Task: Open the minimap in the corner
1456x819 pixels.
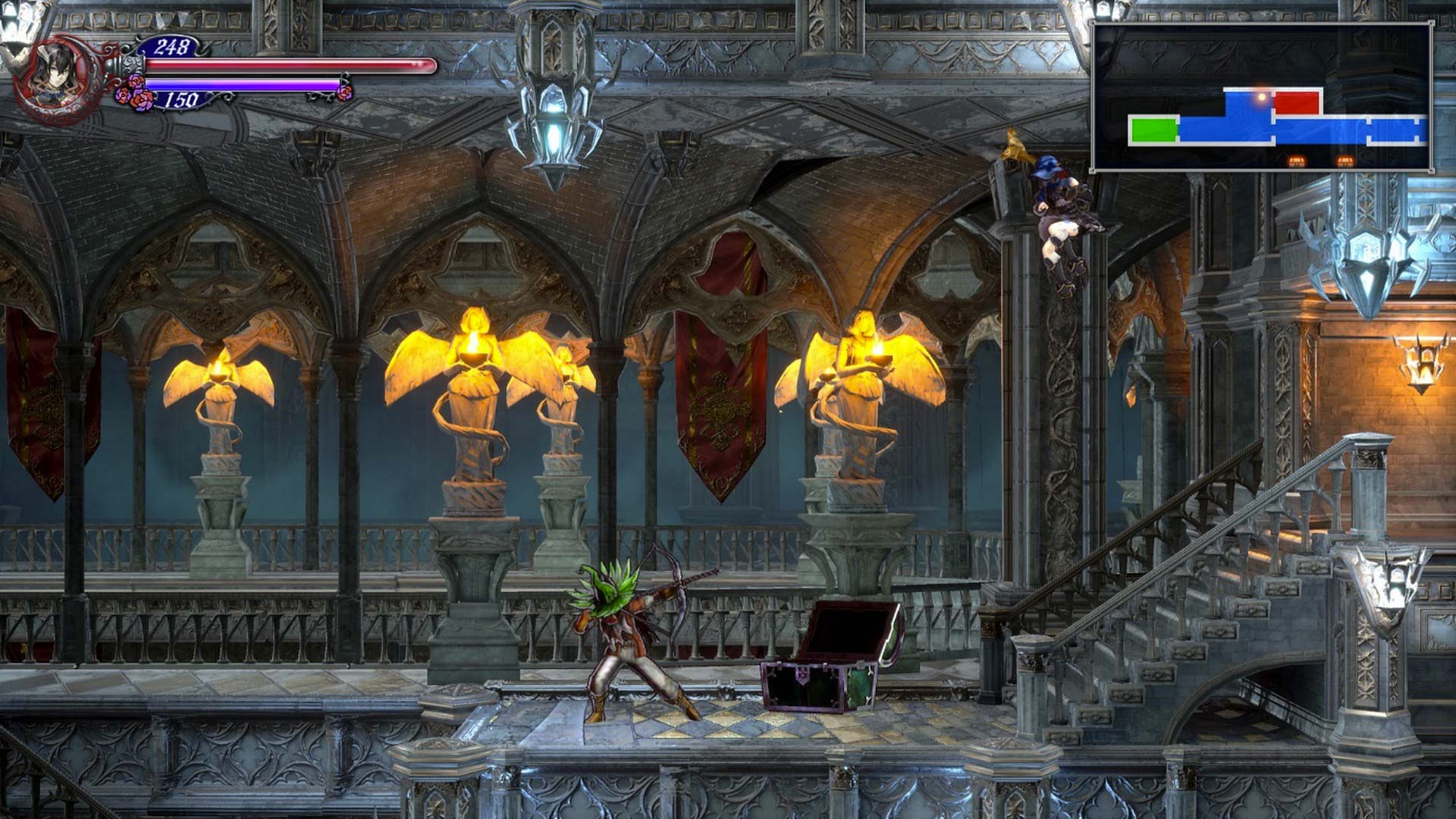Action: (x=1261, y=96)
